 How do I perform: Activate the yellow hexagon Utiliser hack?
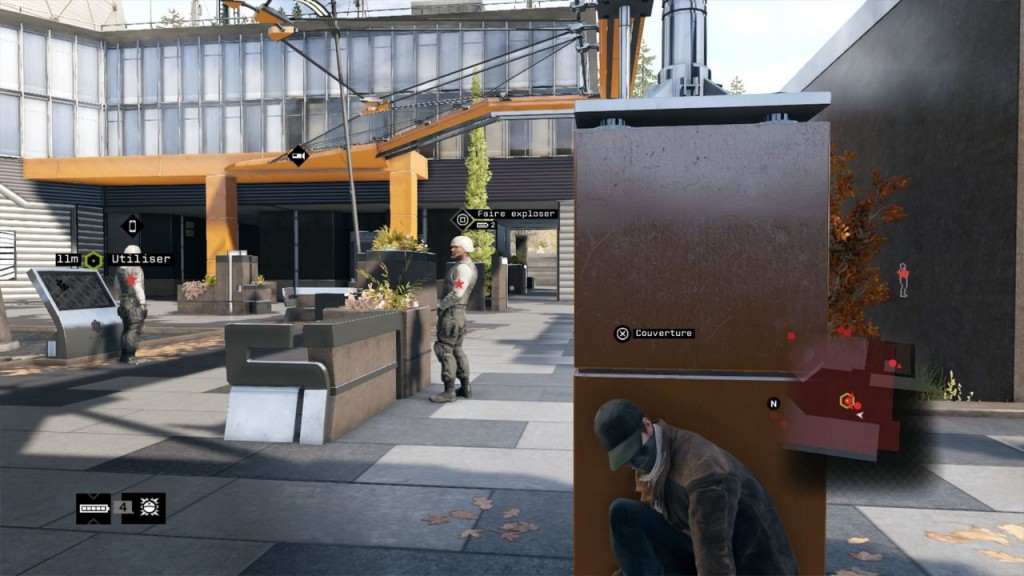click(x=93, y=260)
